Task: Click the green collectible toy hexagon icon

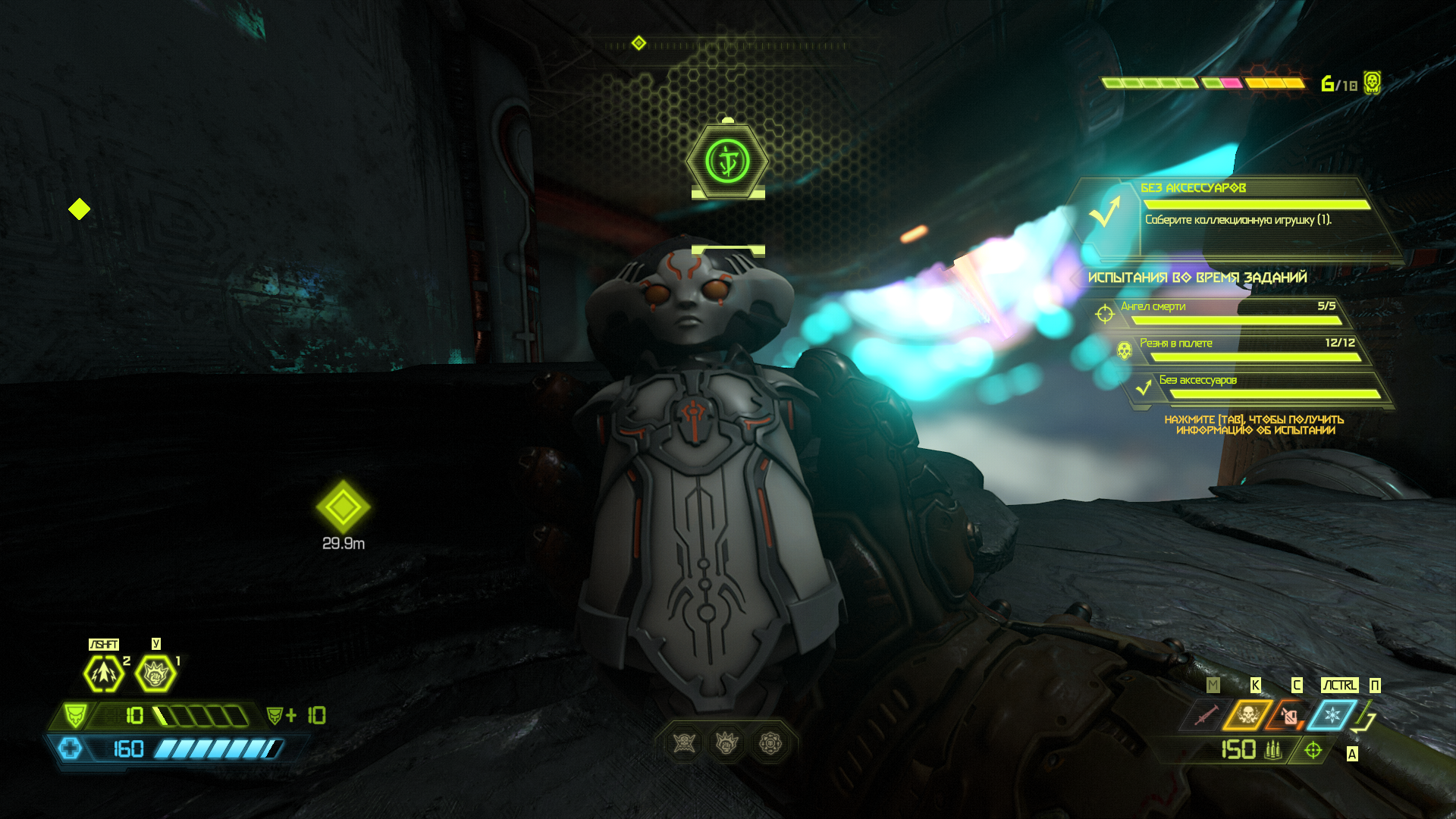Action: (727, 161)
